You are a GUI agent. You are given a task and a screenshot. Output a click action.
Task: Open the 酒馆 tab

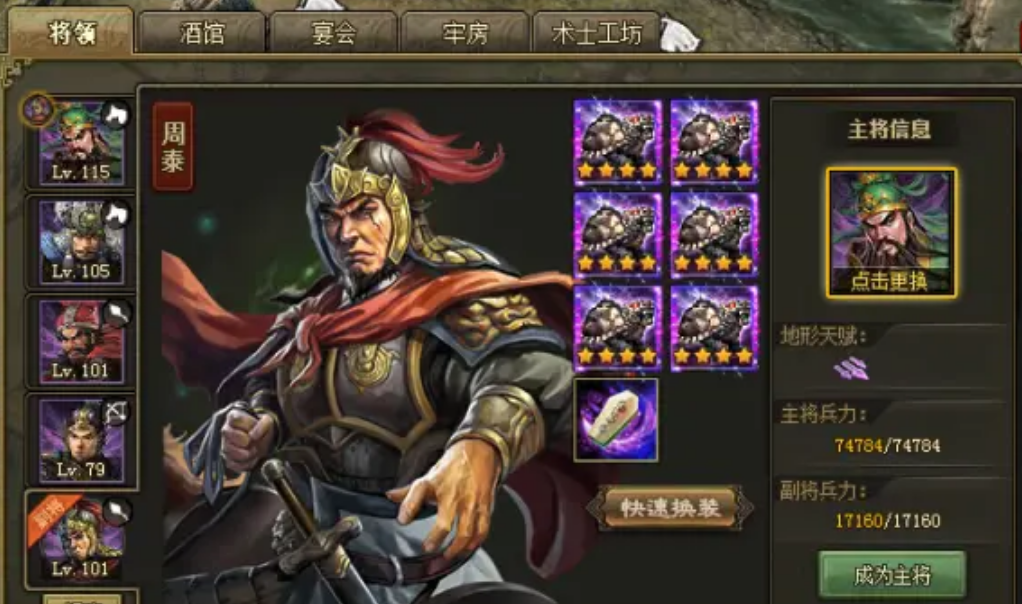click(202, 33)
